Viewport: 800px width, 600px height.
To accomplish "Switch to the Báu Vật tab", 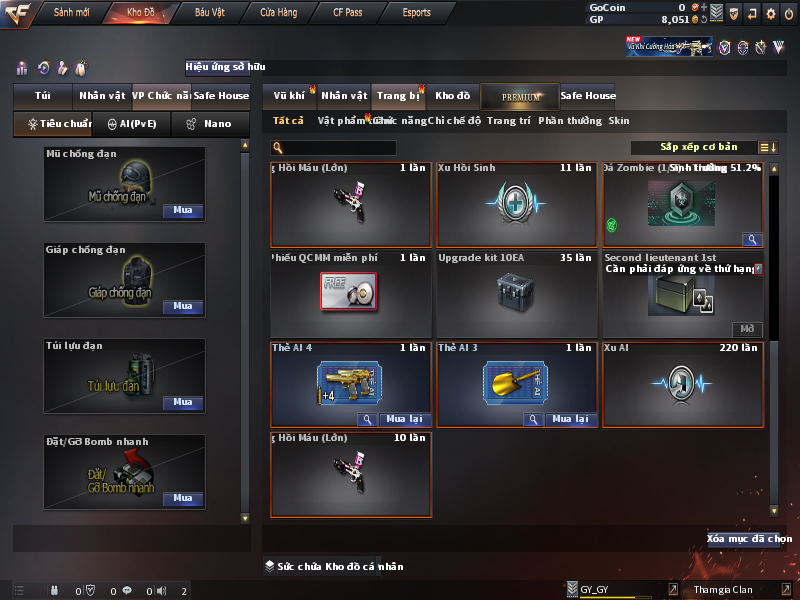I will click(210, 13).
